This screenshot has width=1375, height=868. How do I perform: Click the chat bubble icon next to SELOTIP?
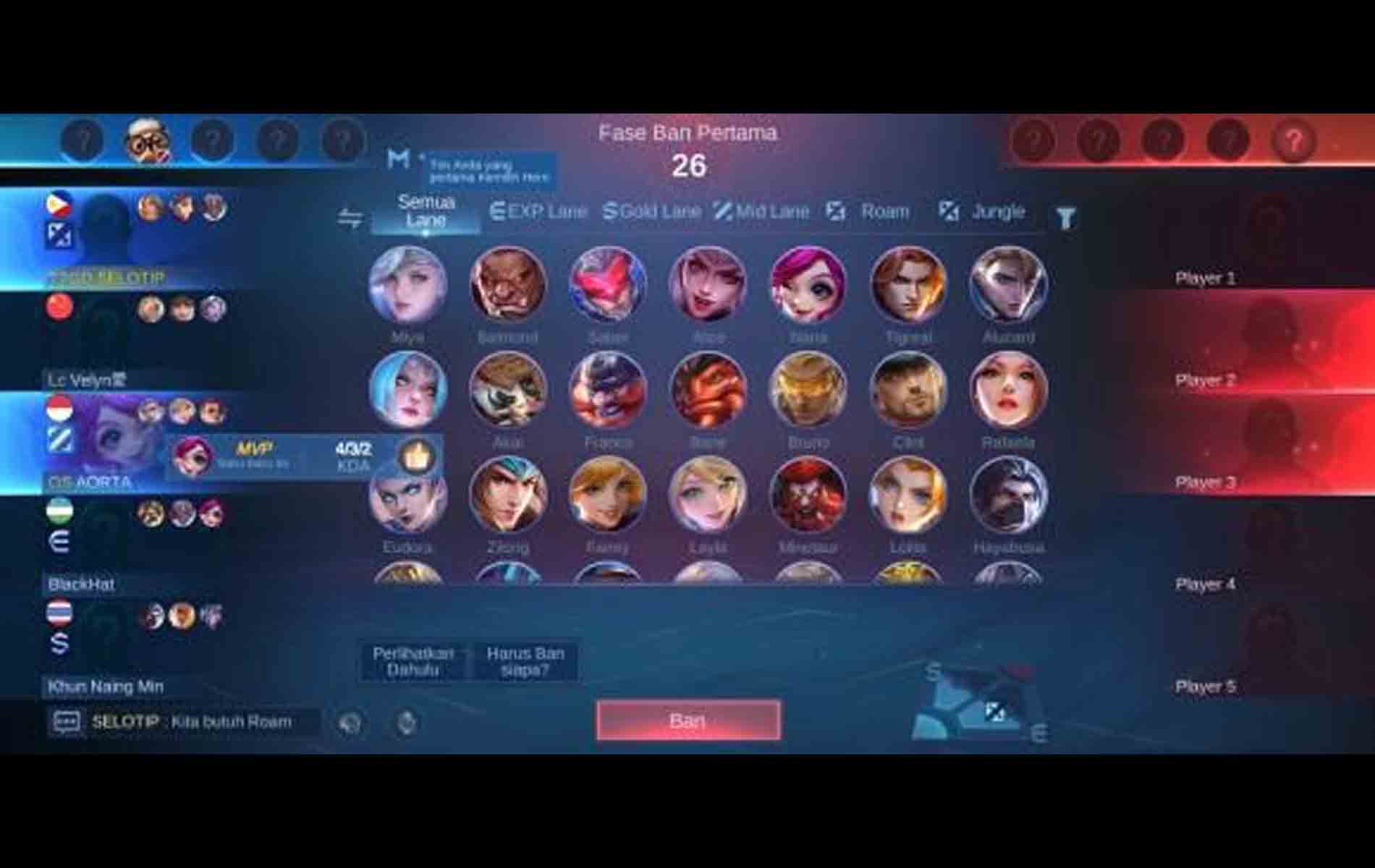pyautogui.click(x=66, y=721)
